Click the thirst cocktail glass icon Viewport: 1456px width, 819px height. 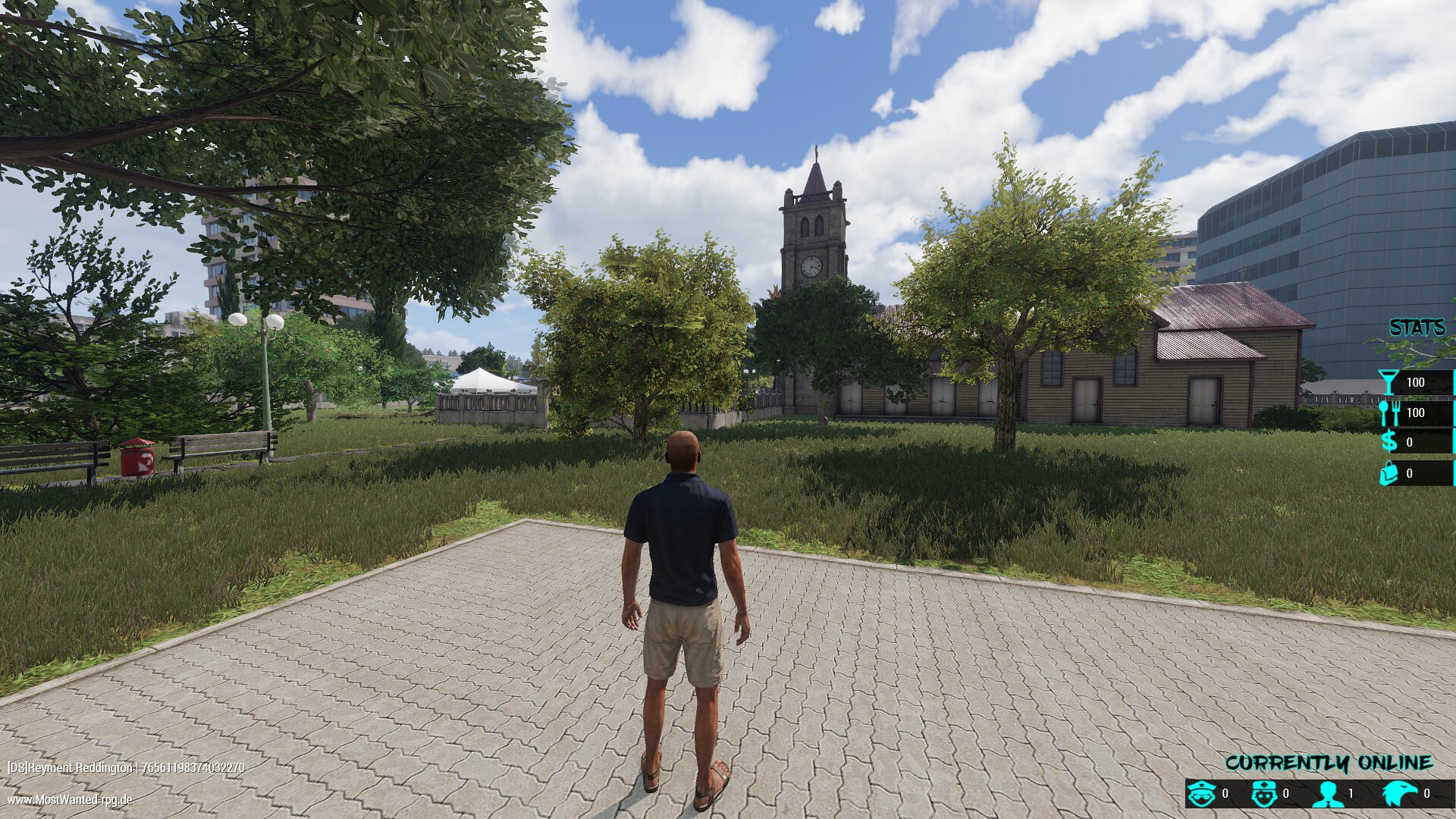1388,382
